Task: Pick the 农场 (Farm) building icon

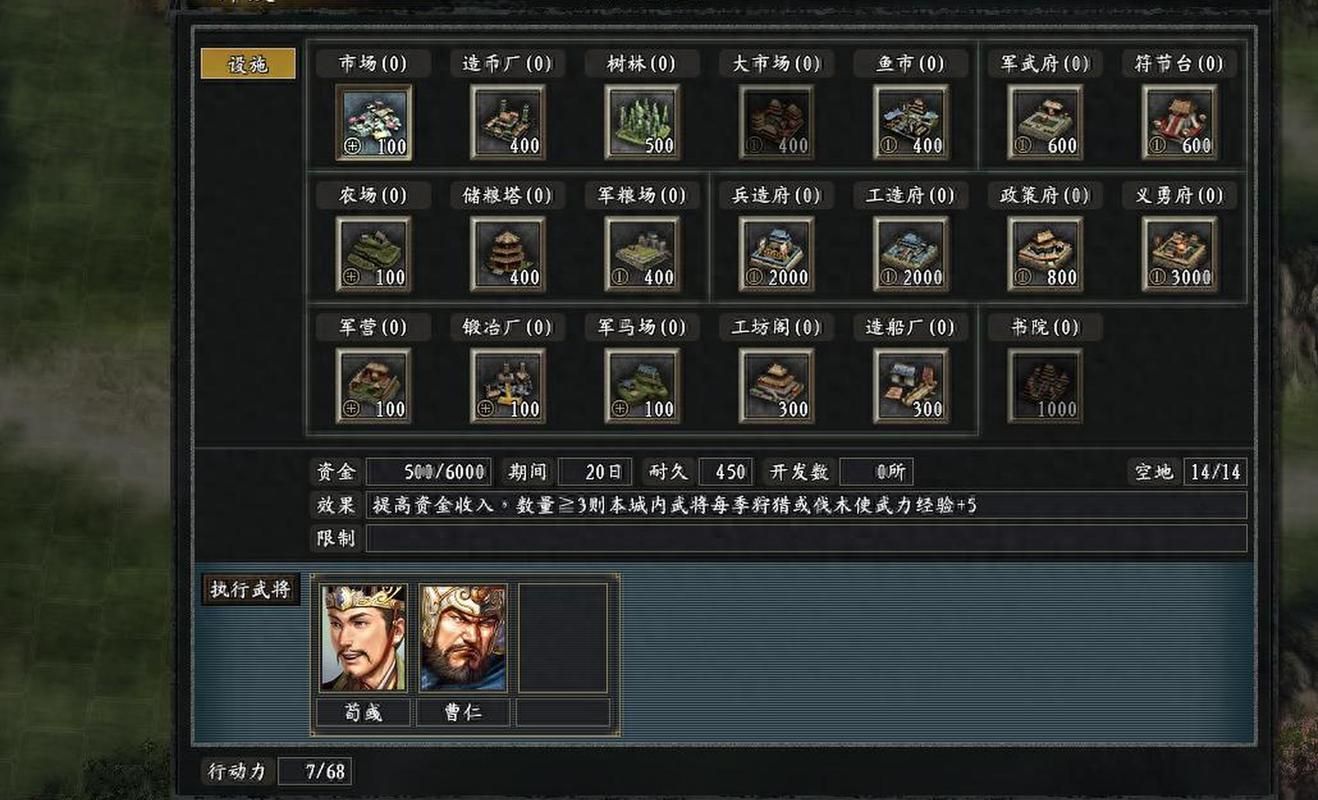Action: click(371, 253)
